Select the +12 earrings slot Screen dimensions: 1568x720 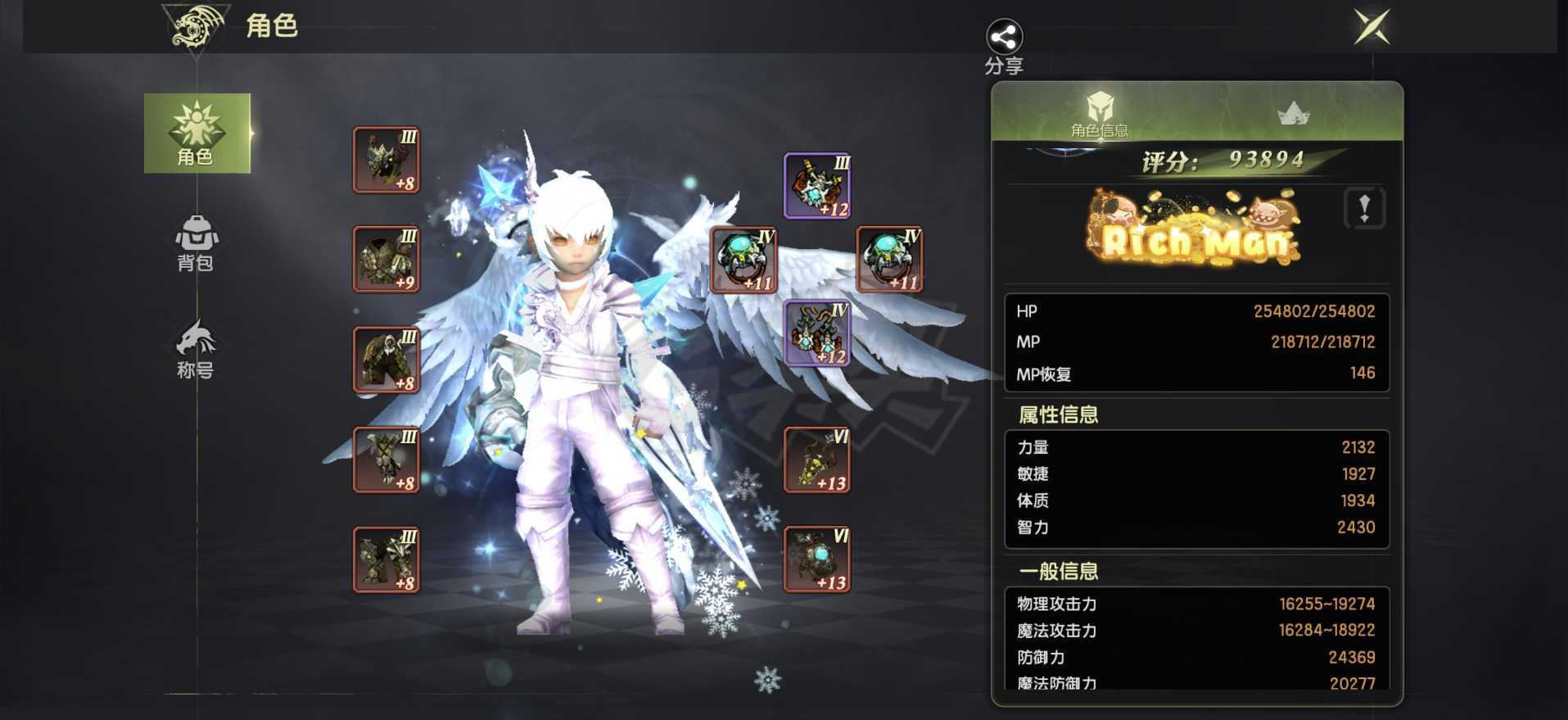click(817, 333)
